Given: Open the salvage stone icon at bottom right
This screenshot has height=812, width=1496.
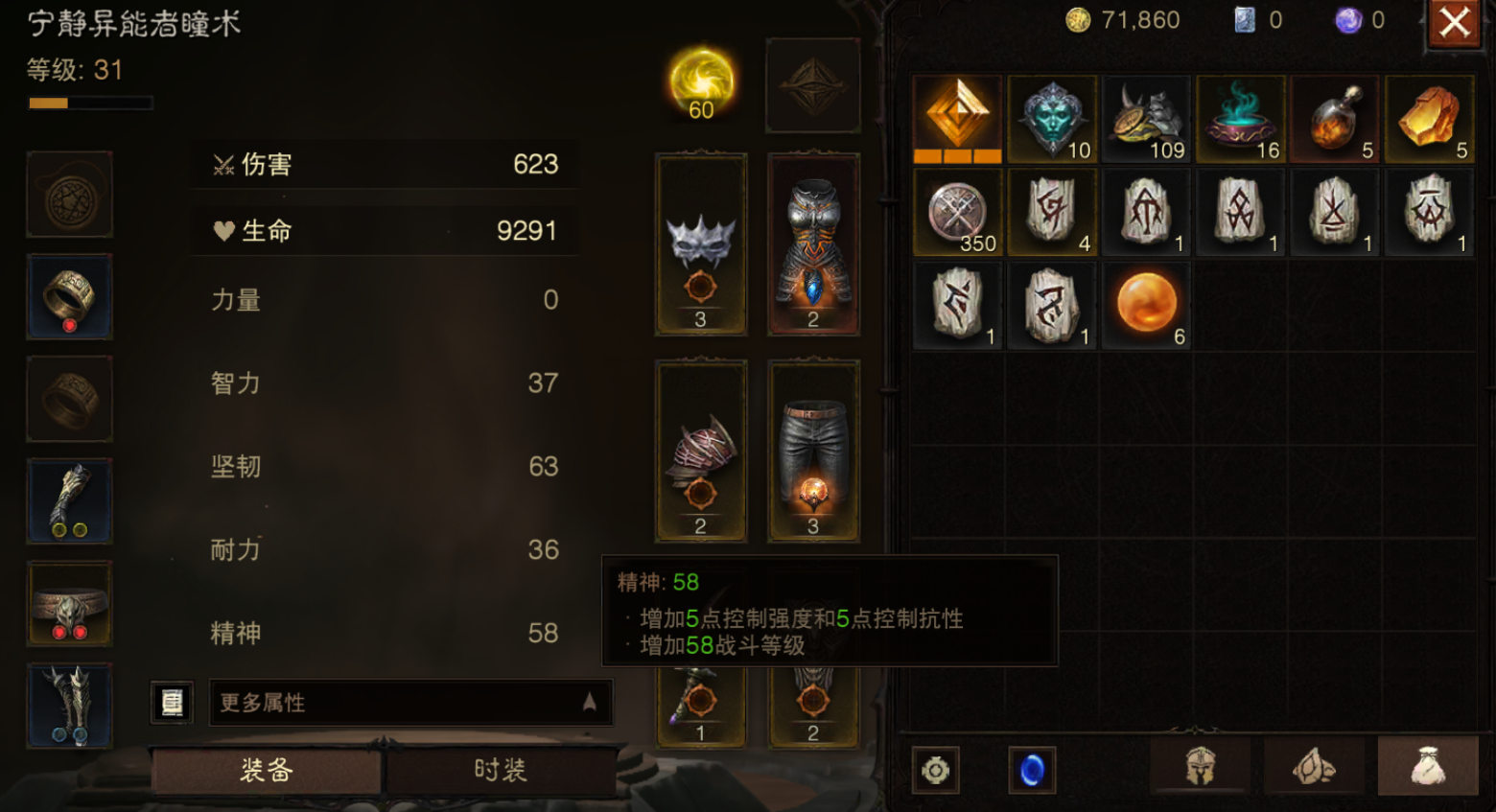Looking at the screenshot, I should point(1315,767).
